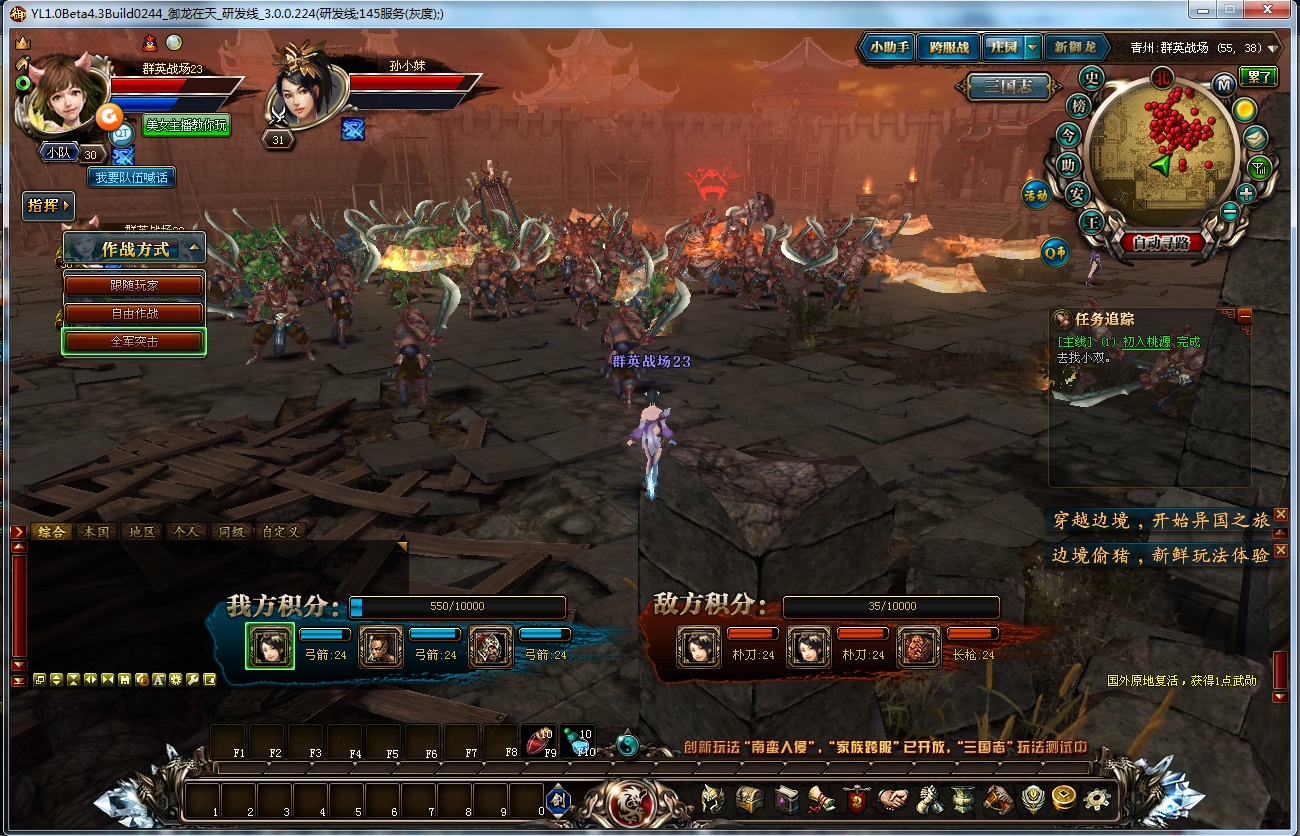Screen dimensions: 1300x836
Task: Click the handshake icon in bottom bar
Action: (892, 799)
